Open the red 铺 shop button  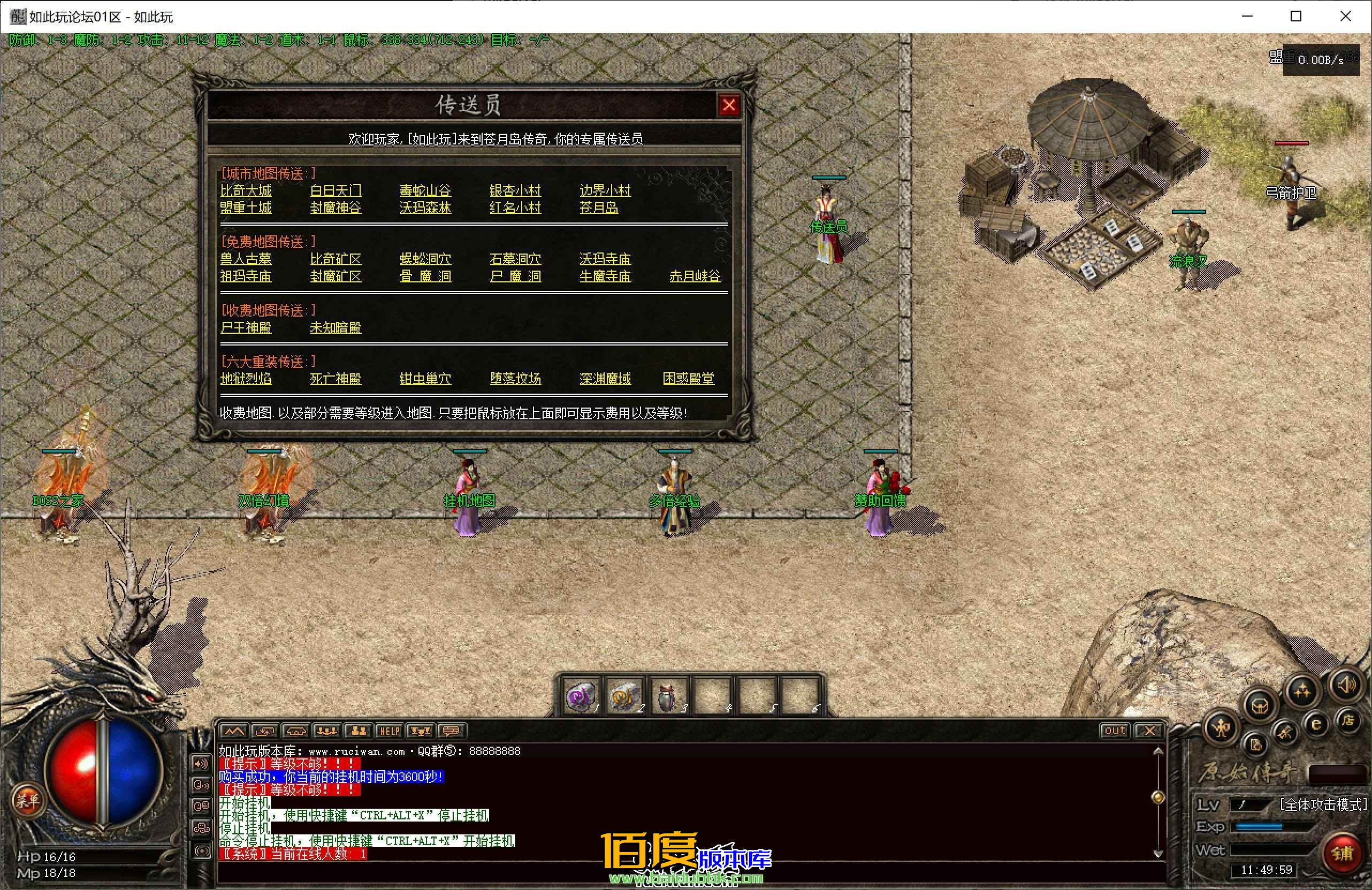pos(1342,853)
